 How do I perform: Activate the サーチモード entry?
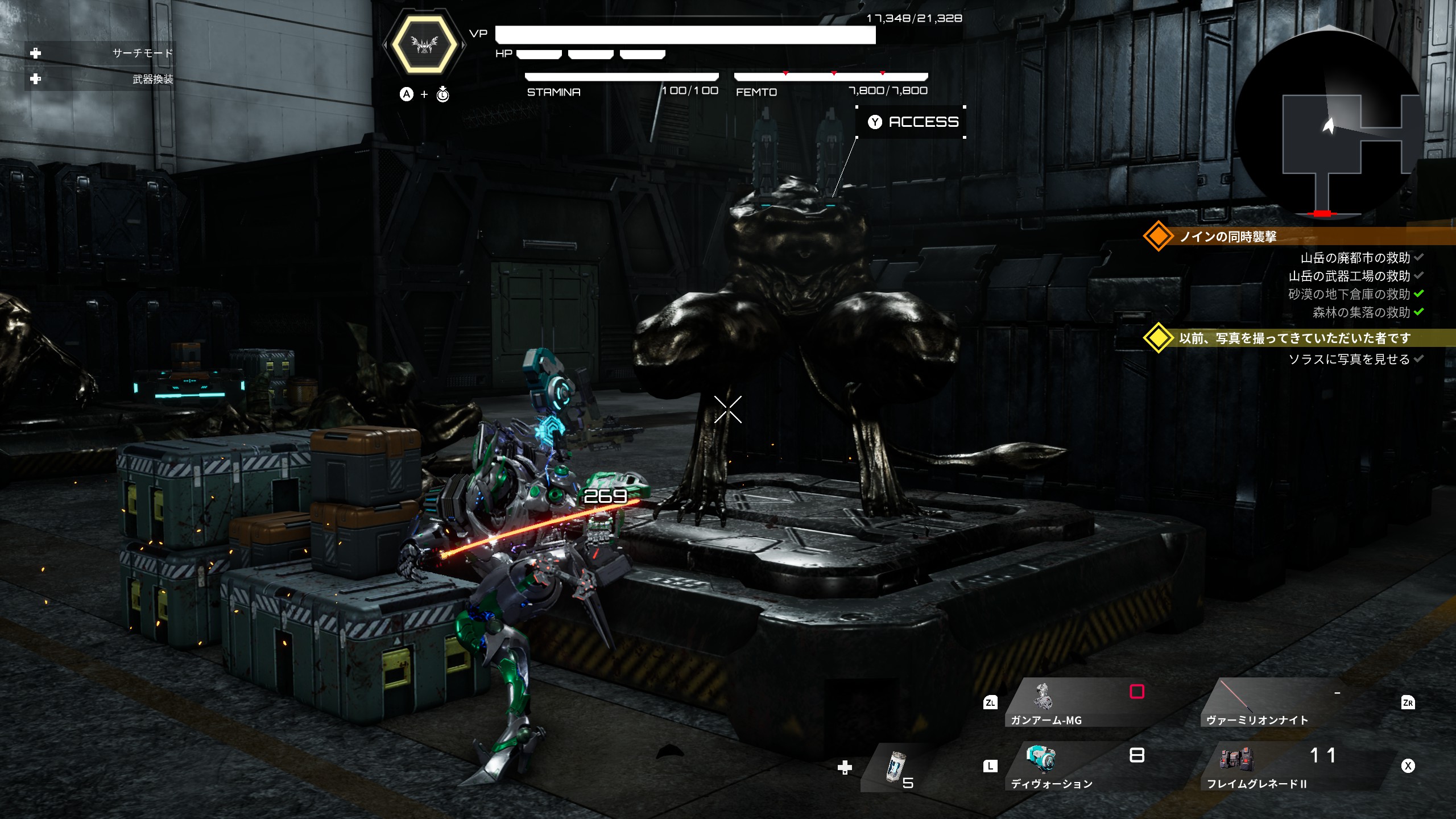(x=142, y=53)
